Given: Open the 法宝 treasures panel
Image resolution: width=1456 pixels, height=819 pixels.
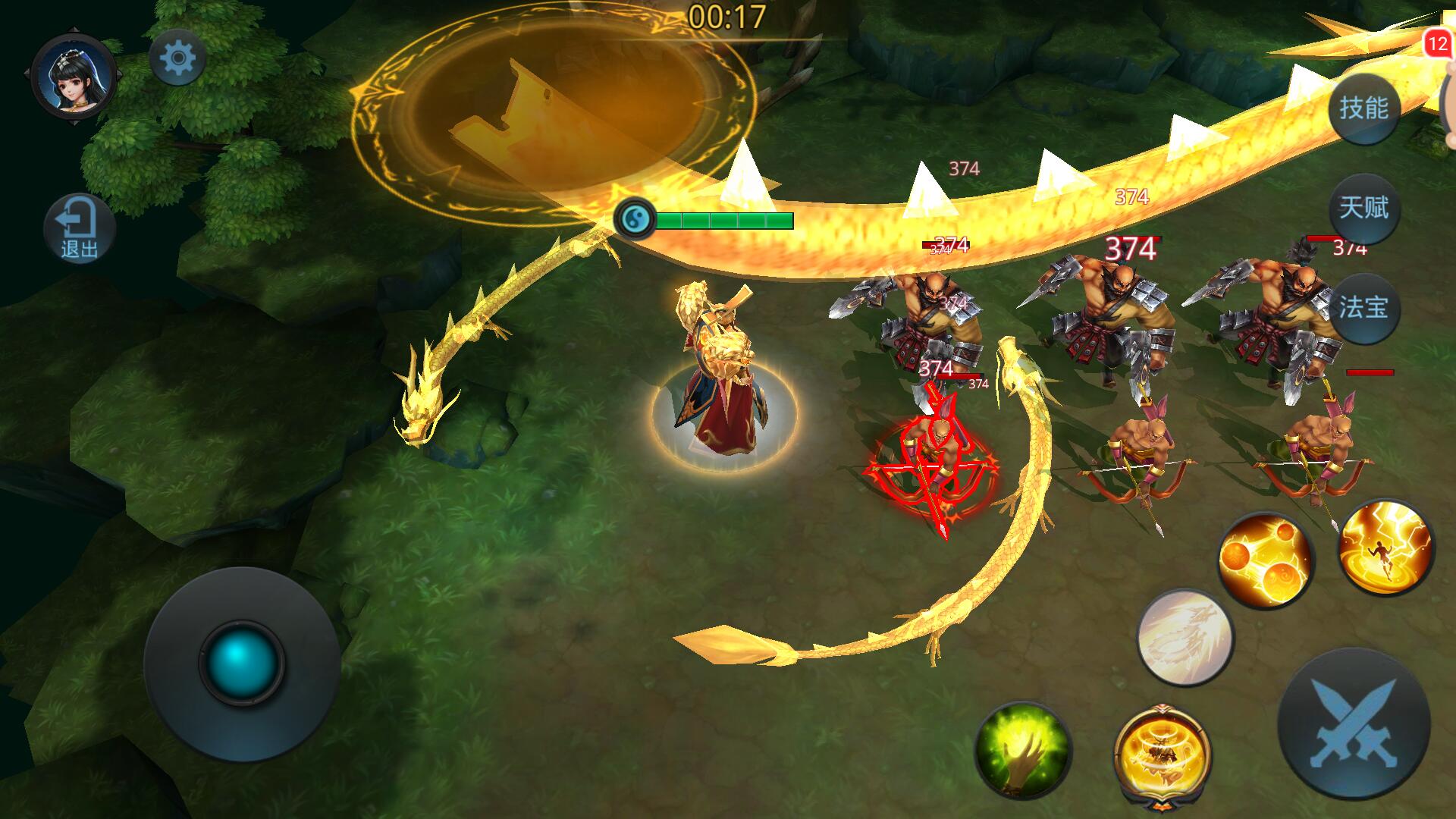Looking at the screenshot, I should 1363,308.
